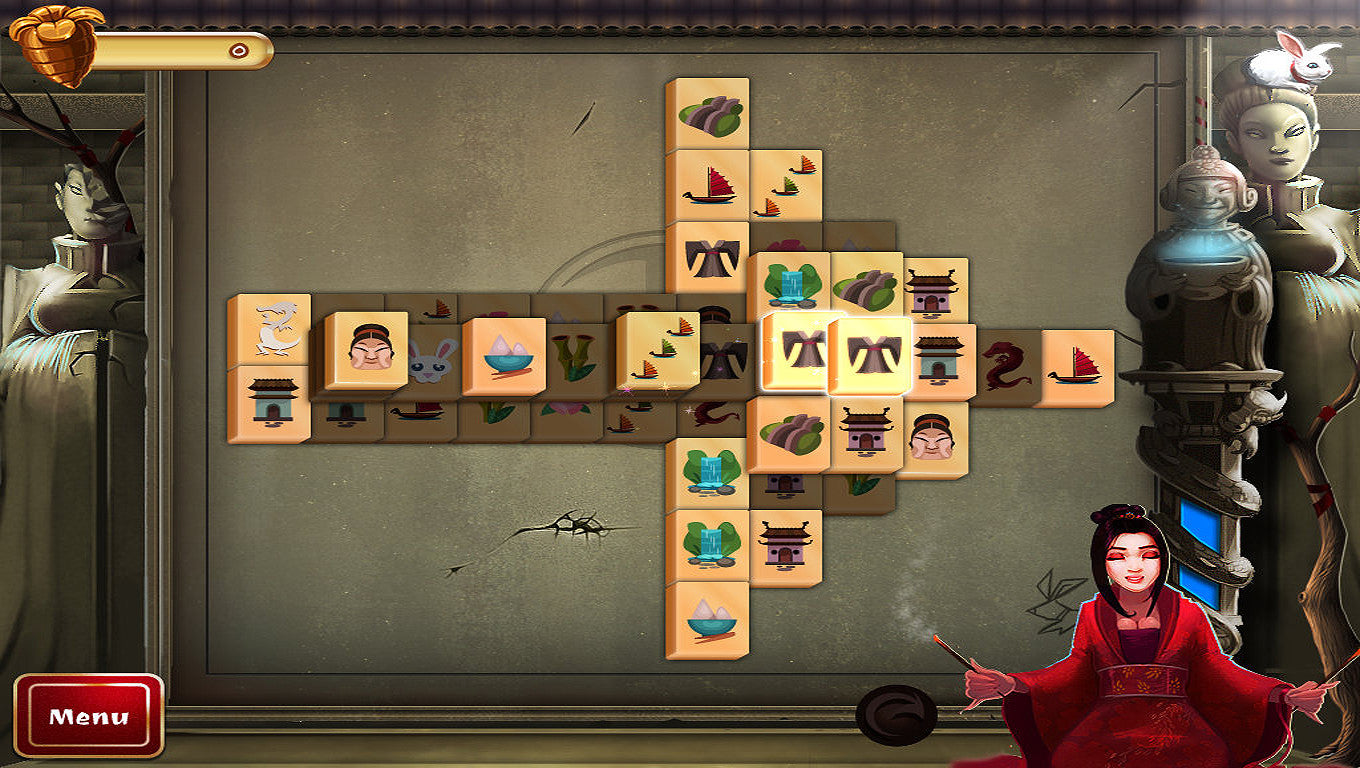Pick the kimono tile that isn't highlighted
Viewport: 1360px width, 768px height.
pyautogui.click(x=709, y=257)
